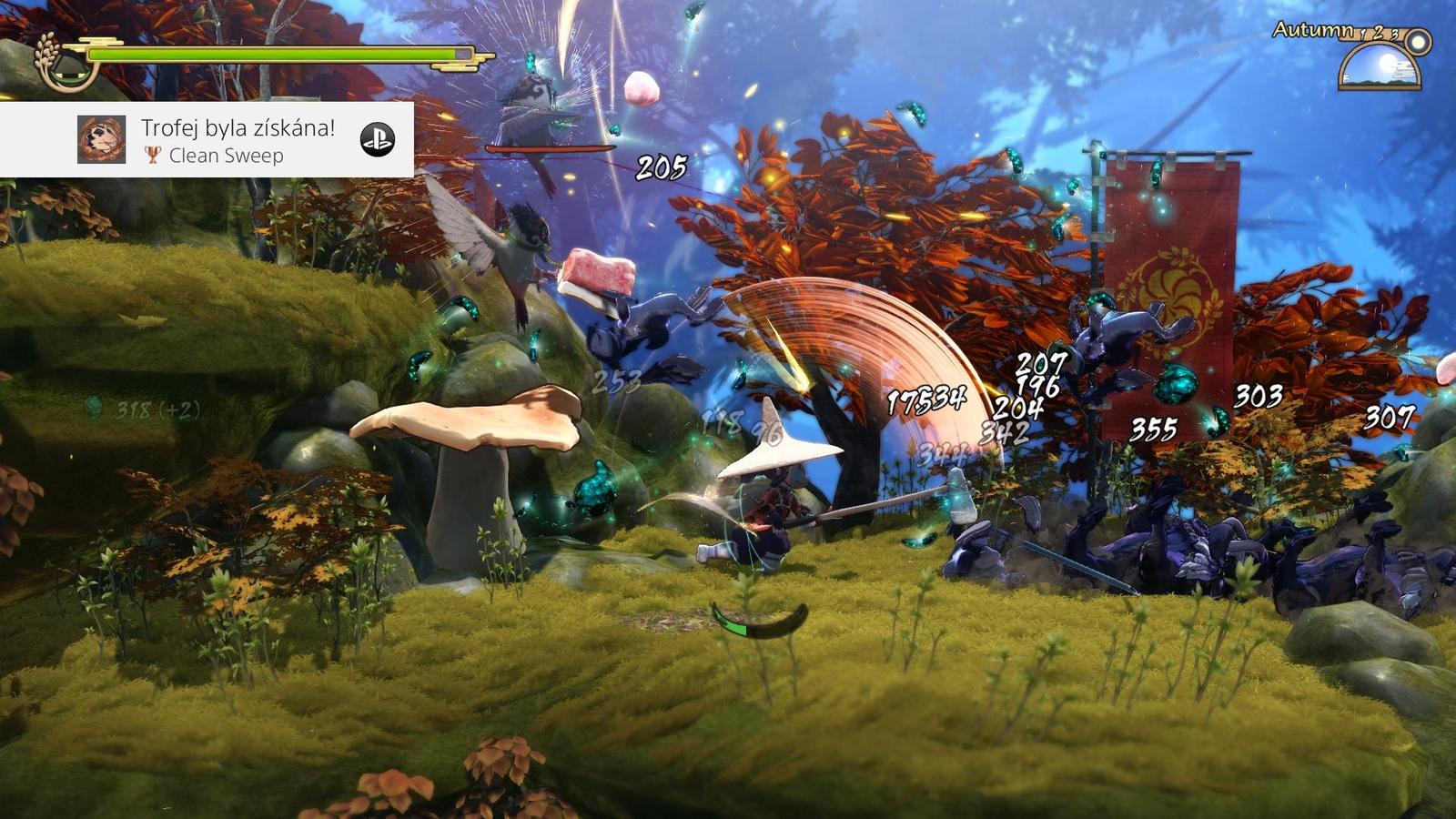Image resolution: width=1456 pixels, height=819 pixels.
Task: Click the trophy's character portrait thumbnail
Action: [101, 139]
